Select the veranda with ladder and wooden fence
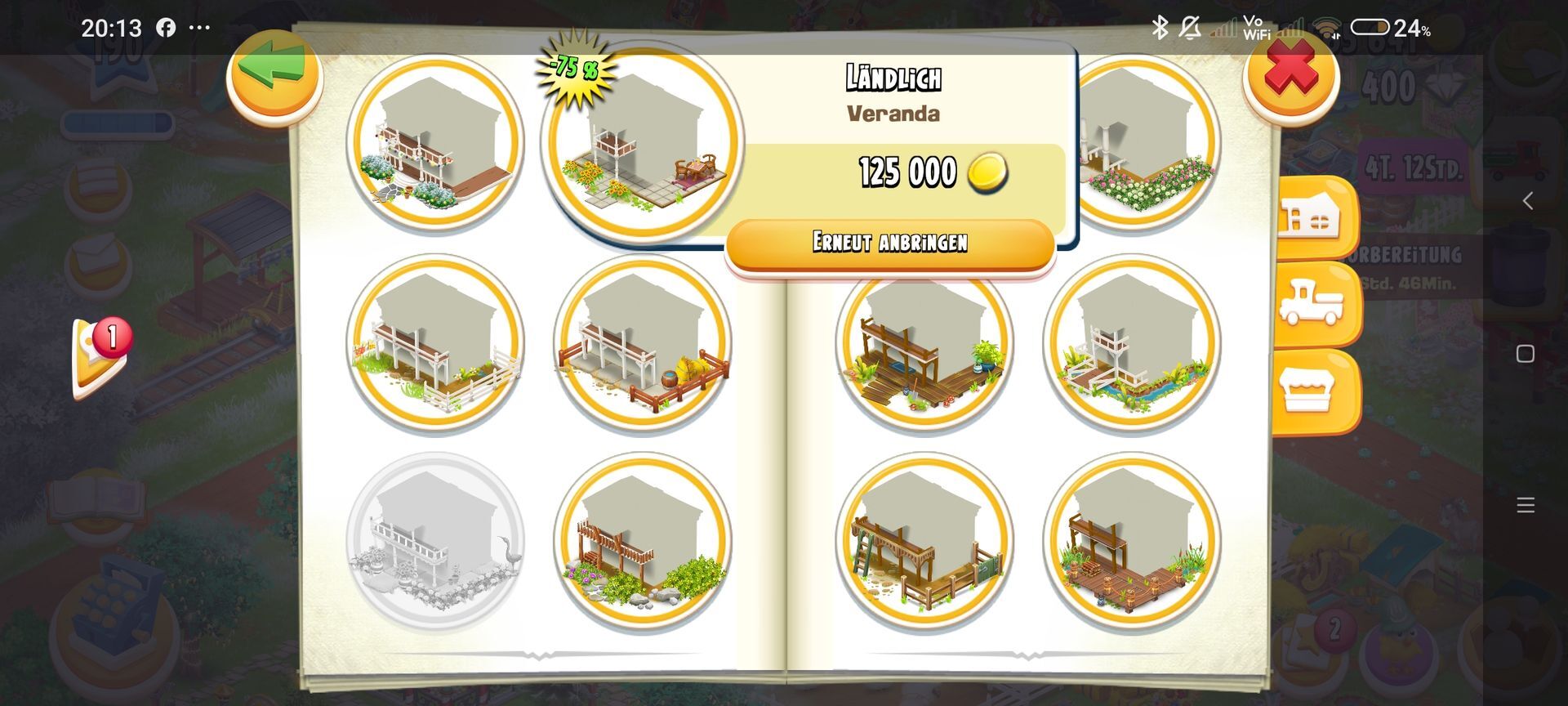This screenshot has height=706, width=1568. (924, 541)
